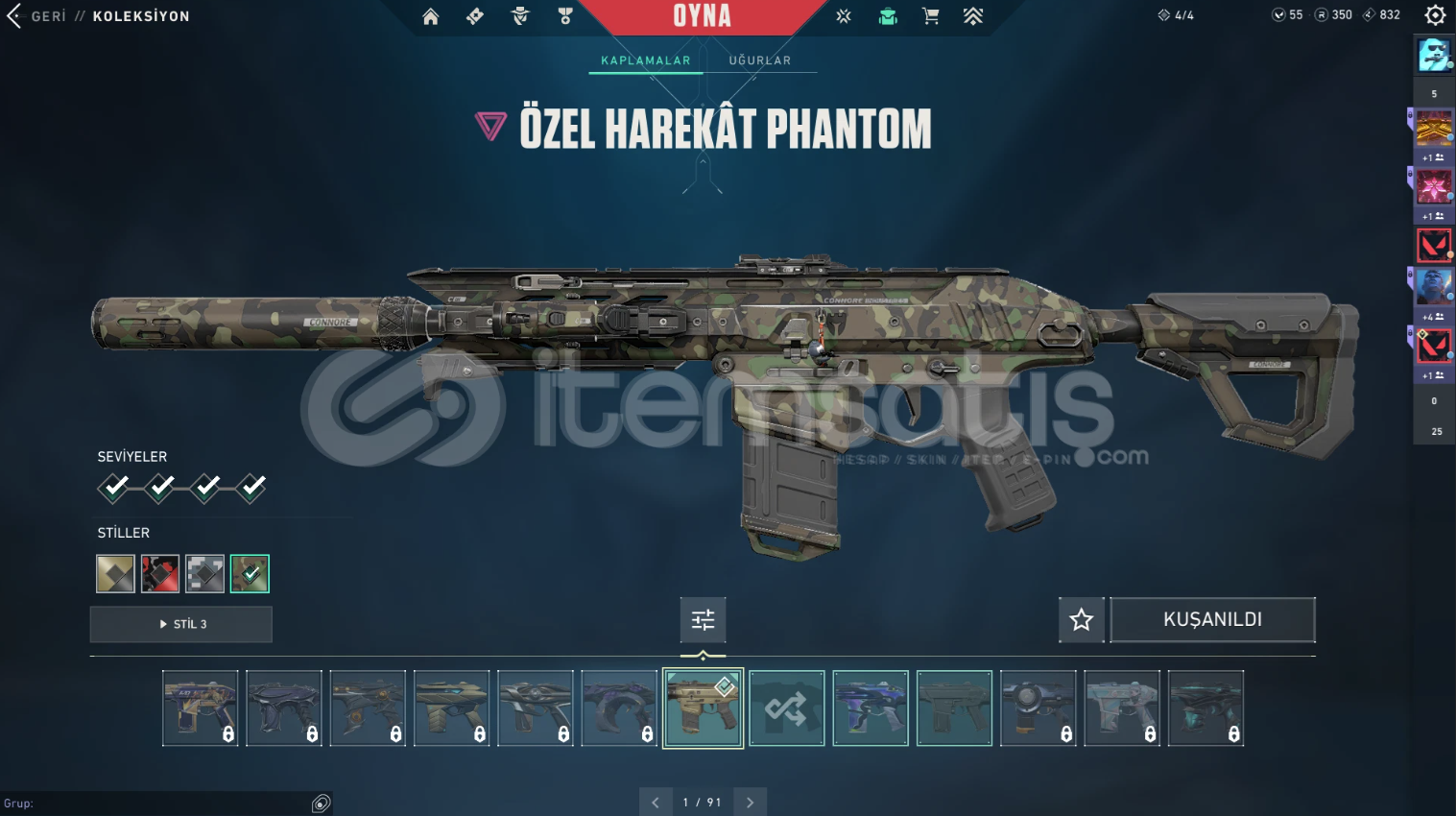This screenshot has height=816, width=1456.
Task: Open the Home screen
Action: (x=430, y=16)
